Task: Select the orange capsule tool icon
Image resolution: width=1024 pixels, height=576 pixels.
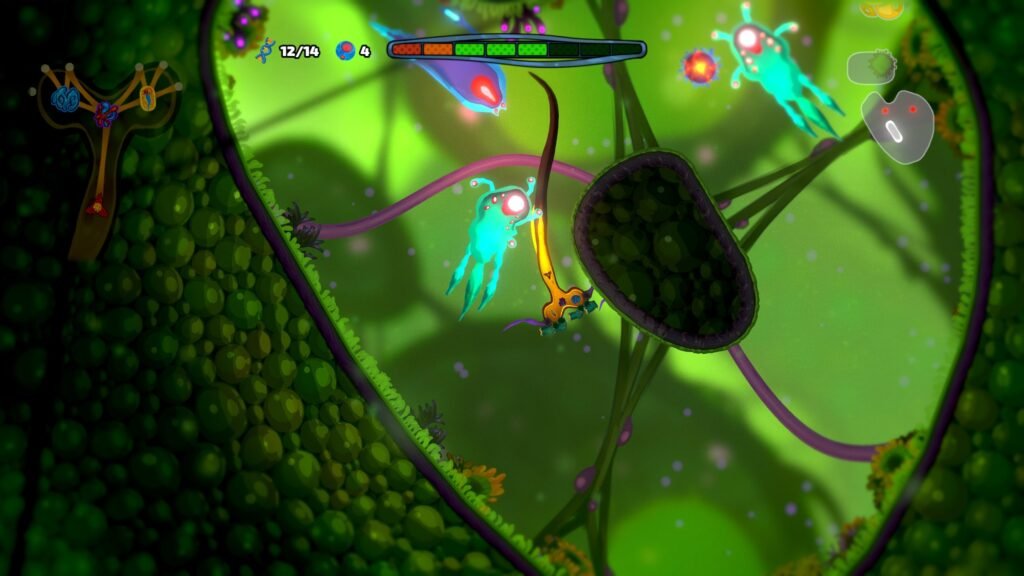Action: click(147, 97)
